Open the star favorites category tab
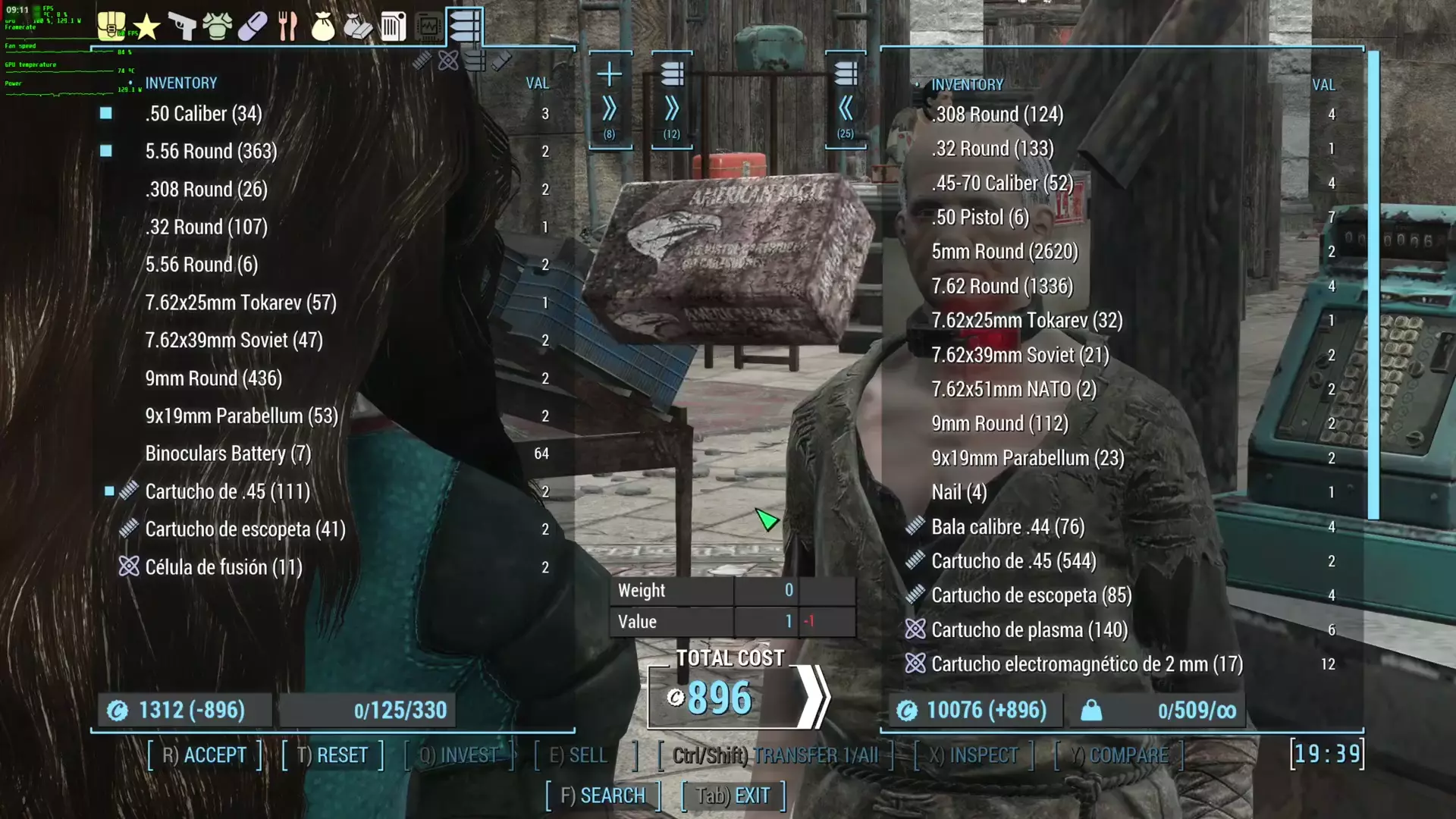Viewport: 1456px width, 819px height. click(146, 27)
